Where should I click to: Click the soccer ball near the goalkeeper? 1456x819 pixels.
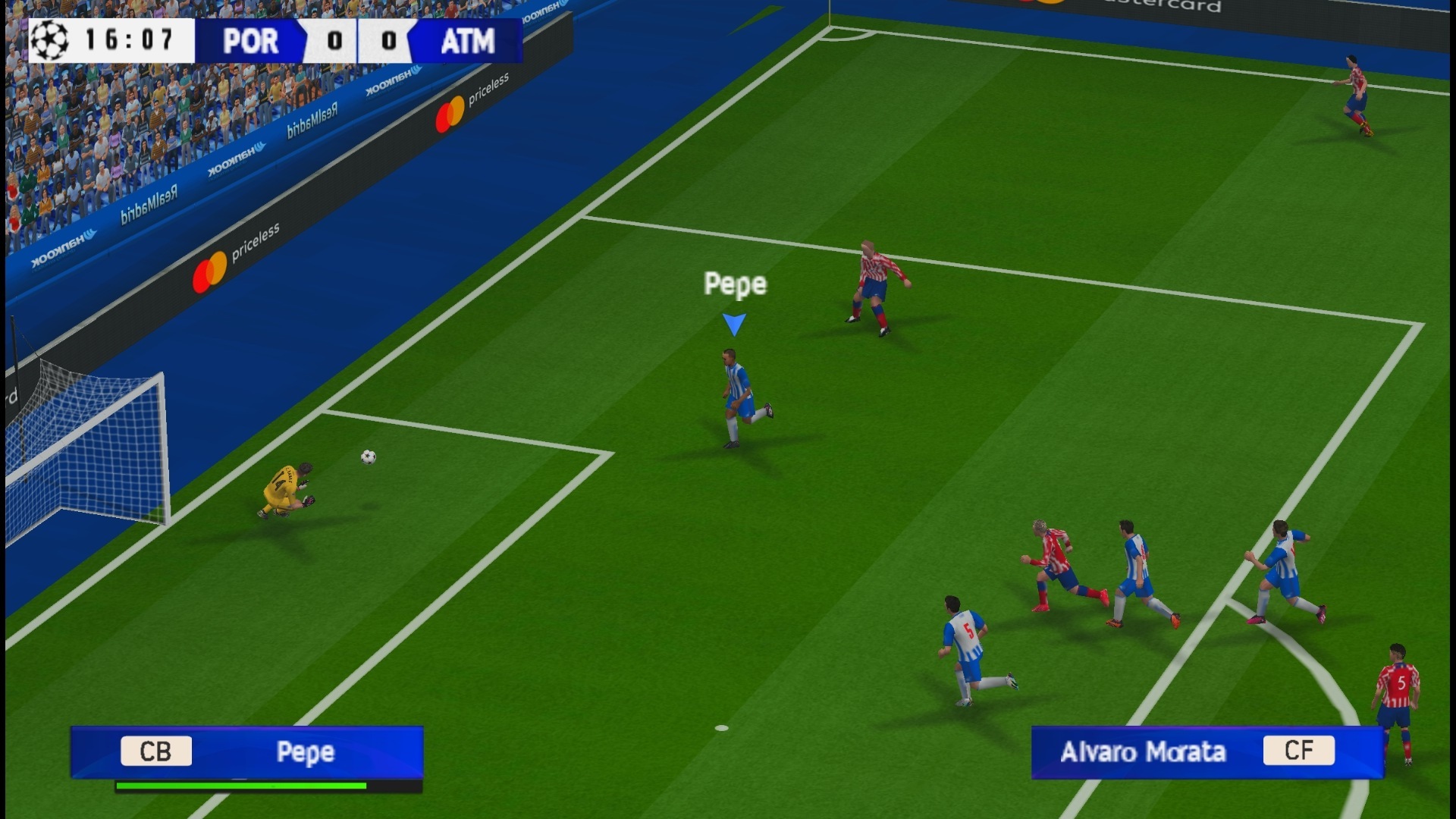pyautogui.click(x=367, y=457)
